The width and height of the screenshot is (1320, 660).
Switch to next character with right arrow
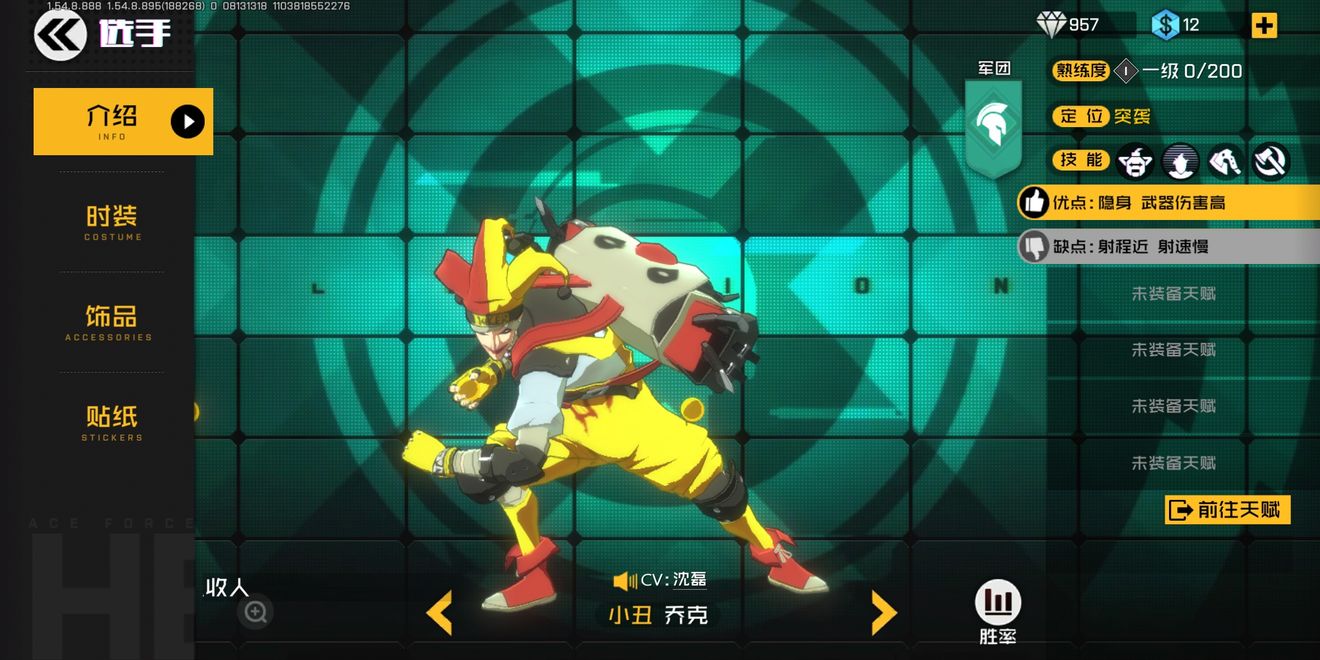(883, 612)
